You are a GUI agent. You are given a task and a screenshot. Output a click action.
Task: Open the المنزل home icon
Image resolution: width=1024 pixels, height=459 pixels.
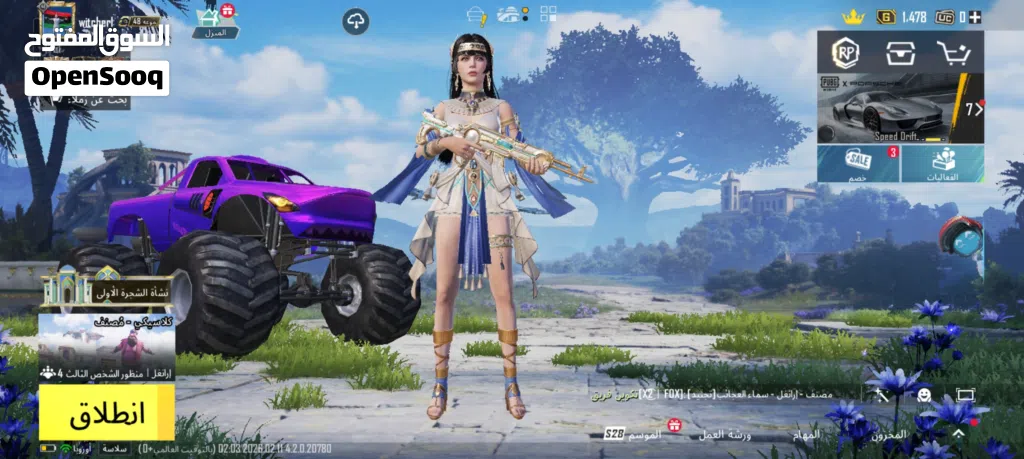click(x=210, y=19)
